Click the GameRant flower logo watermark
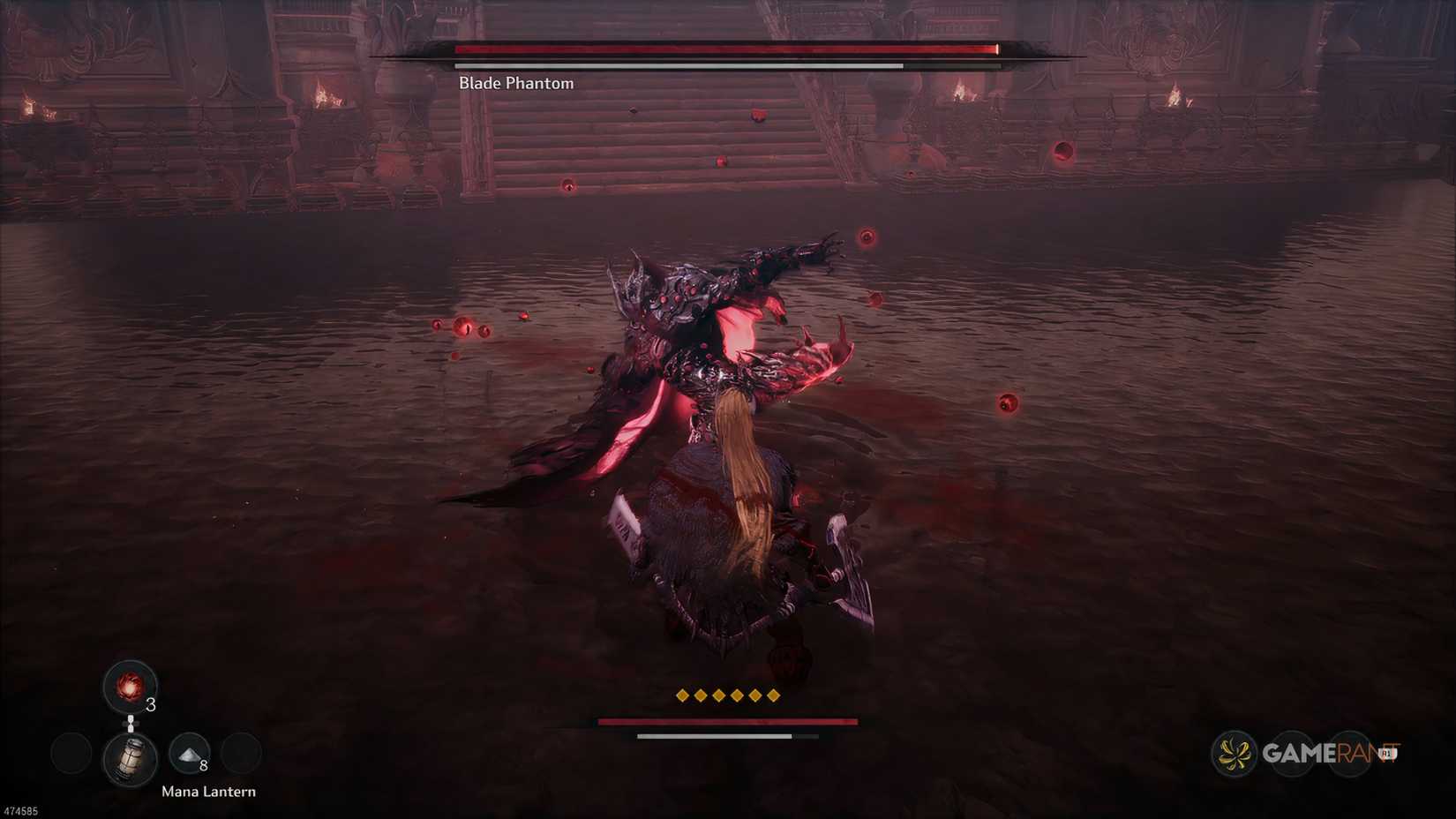The height and width of the screenshot is (819, 1456). click(x=1233, y=754)
